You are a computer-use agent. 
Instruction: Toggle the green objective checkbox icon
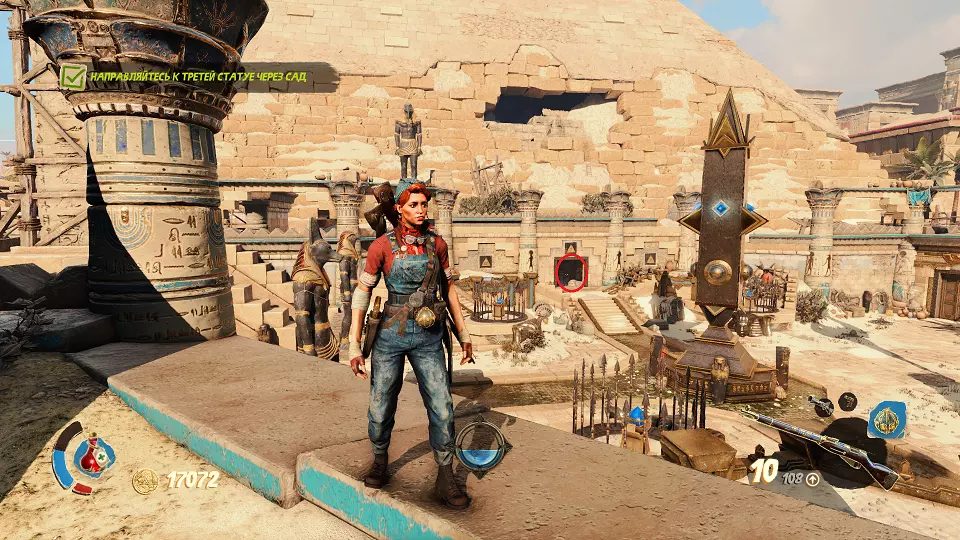pyautogui.click(x=72, y=76)
